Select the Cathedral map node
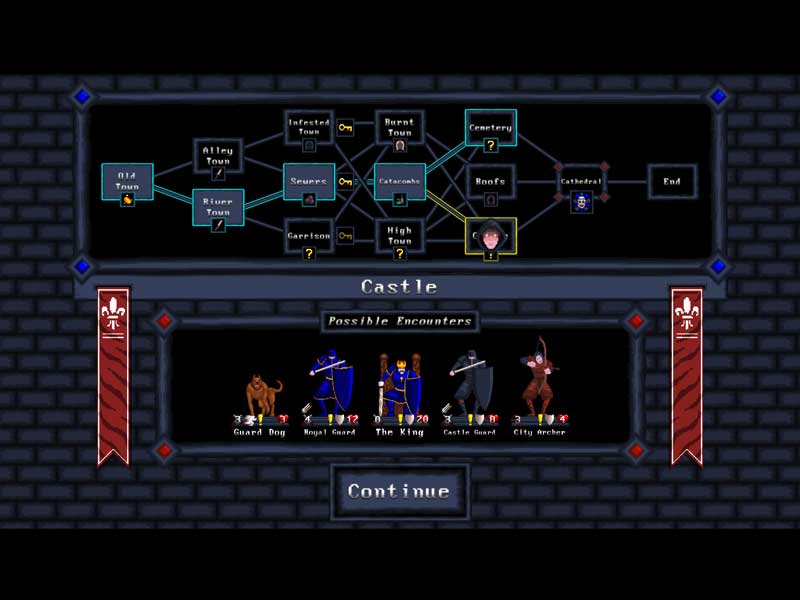 pyautogui.click(x=582, y=182)
